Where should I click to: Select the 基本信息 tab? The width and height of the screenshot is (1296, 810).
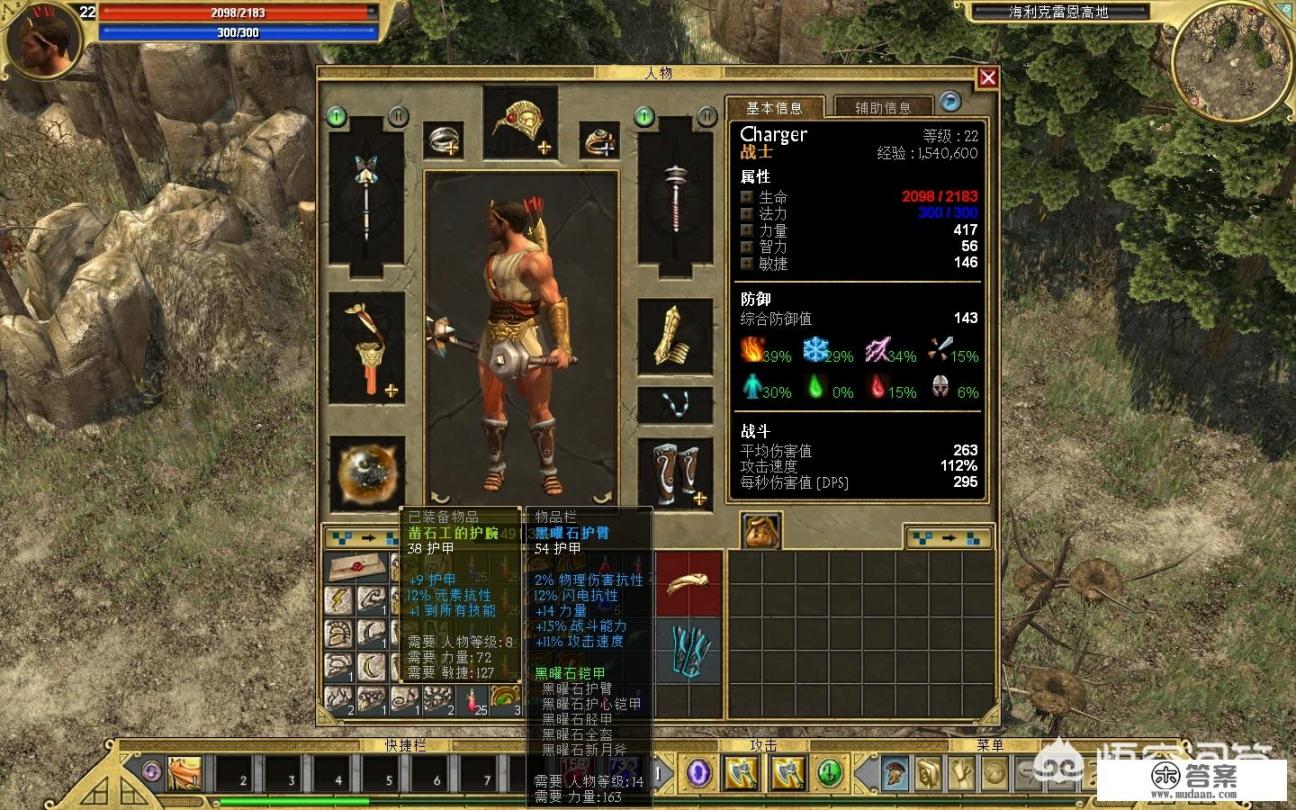[774, 107]
